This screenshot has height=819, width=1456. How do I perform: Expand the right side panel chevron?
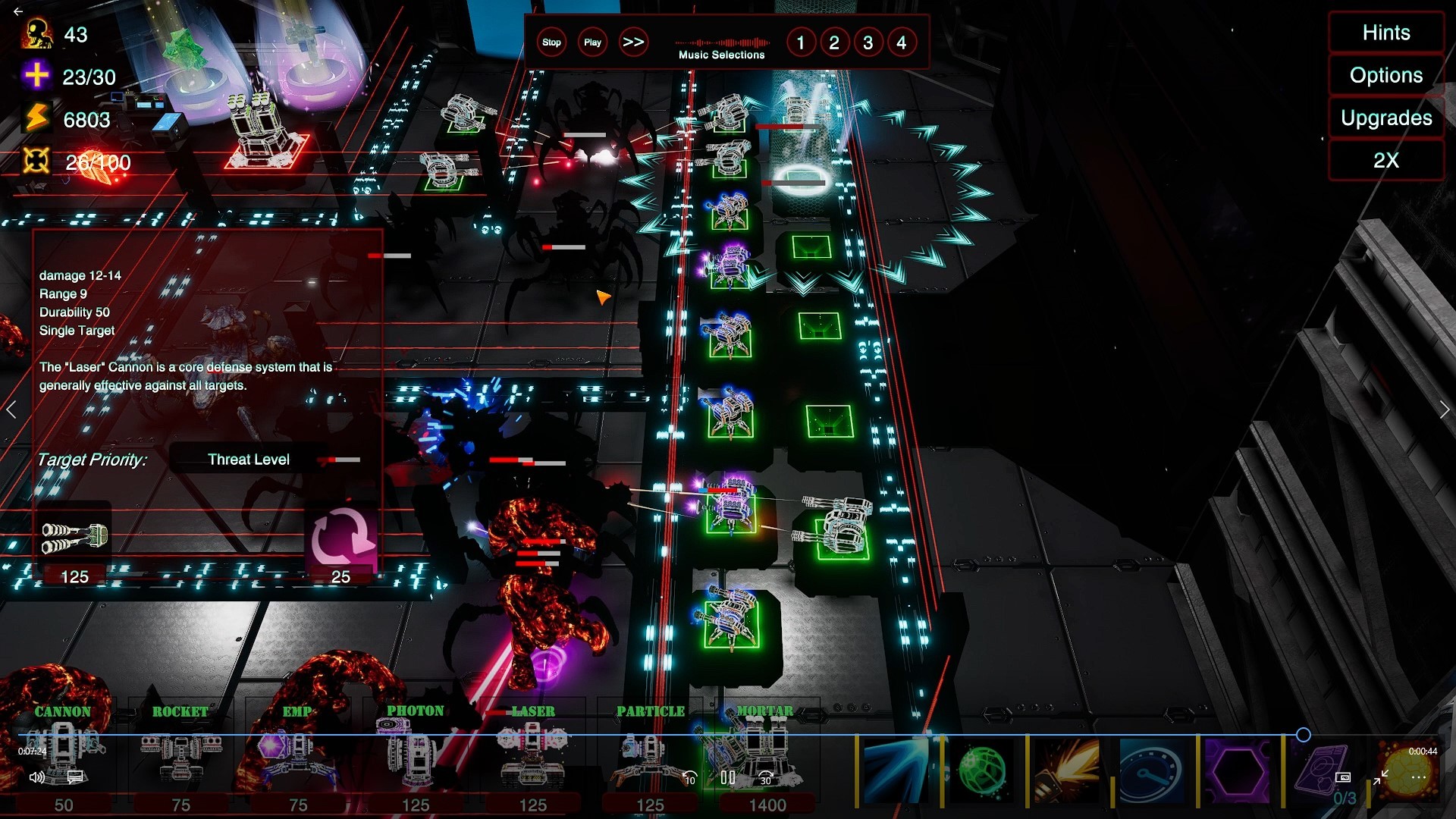1444,409
